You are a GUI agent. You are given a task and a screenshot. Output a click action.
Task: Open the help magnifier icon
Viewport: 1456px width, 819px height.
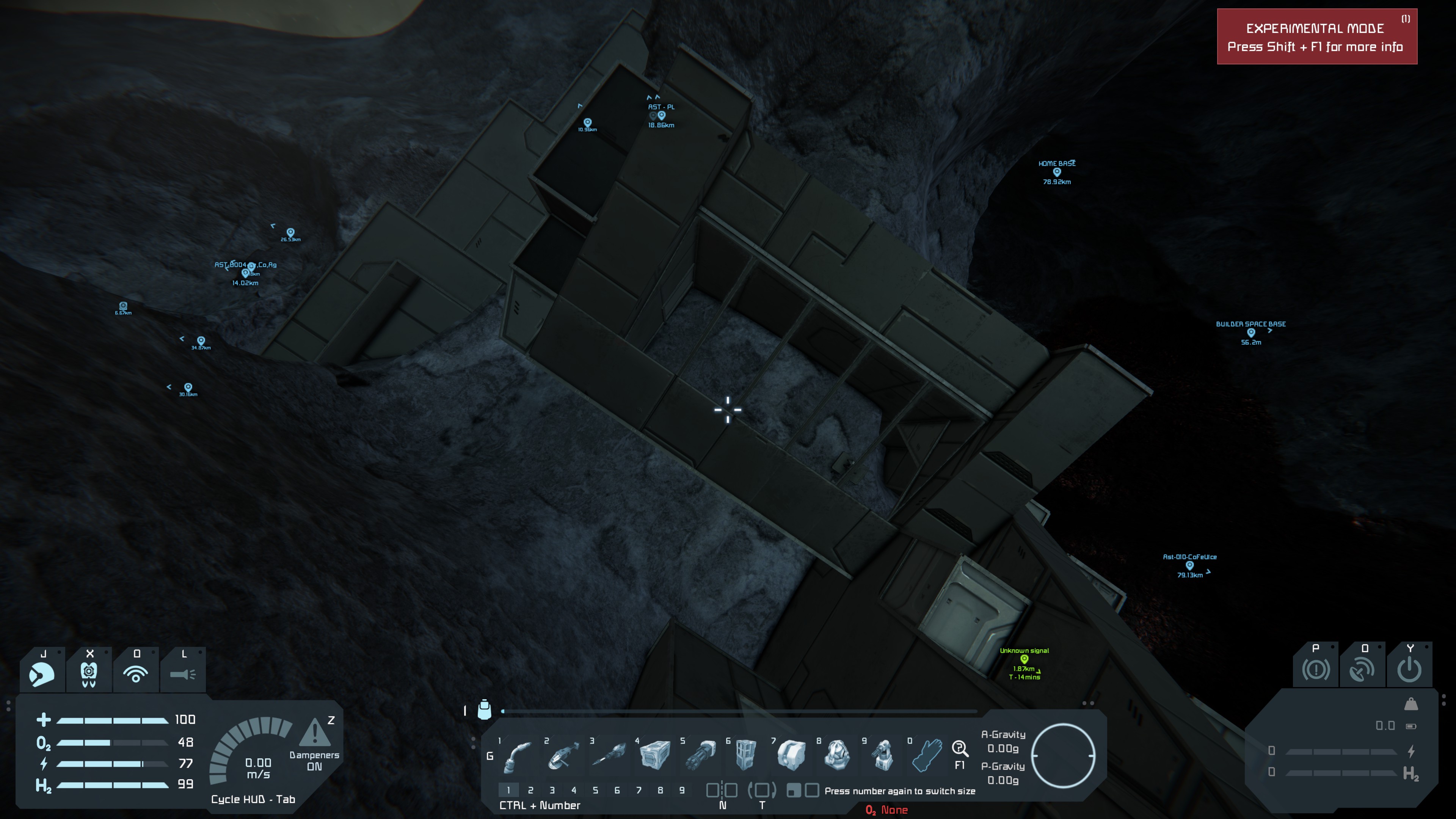[x=960, y=749]
